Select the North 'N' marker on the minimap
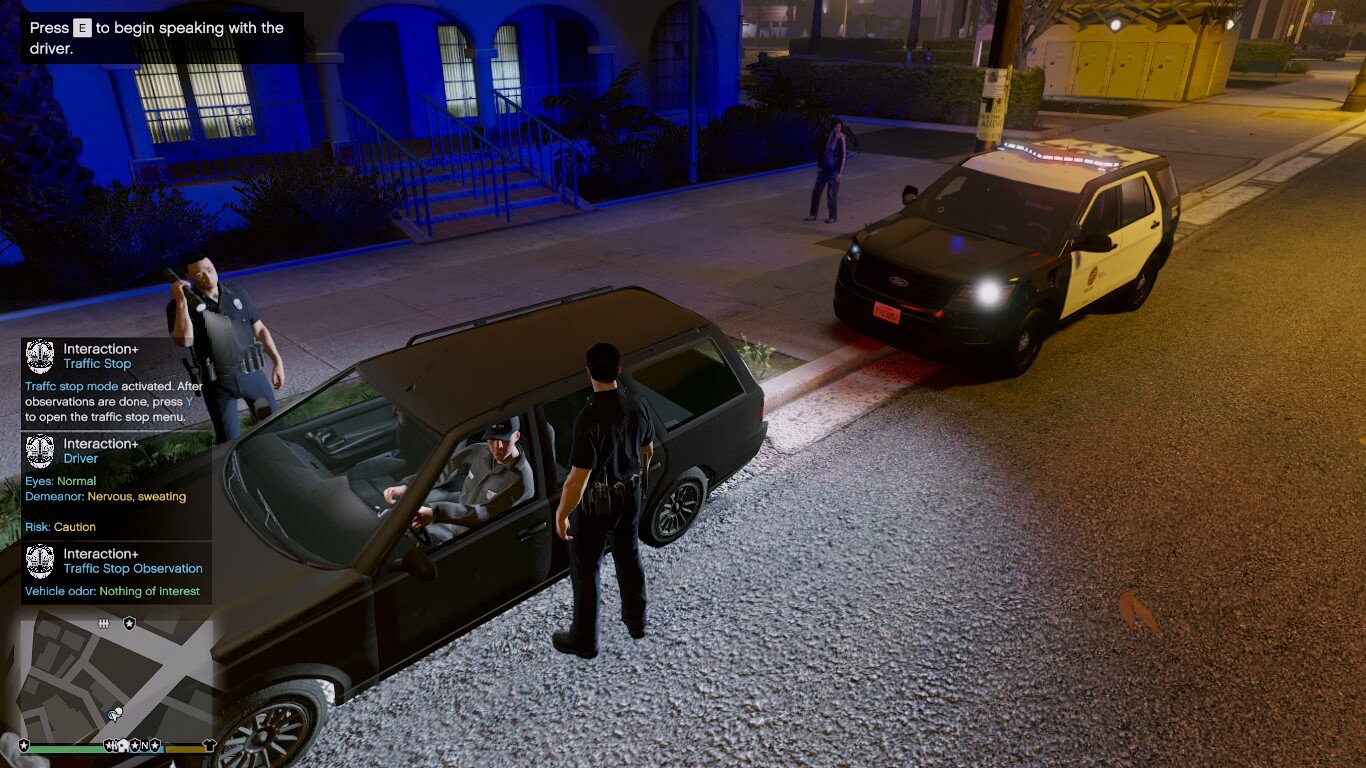This screenshot has height=768, width=1366. 144,745
